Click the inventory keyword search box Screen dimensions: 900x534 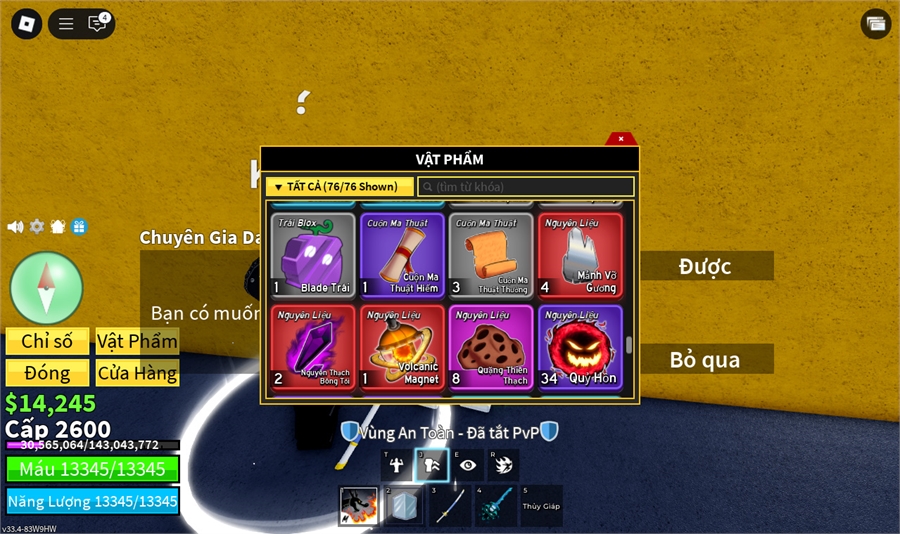point(526,187)
